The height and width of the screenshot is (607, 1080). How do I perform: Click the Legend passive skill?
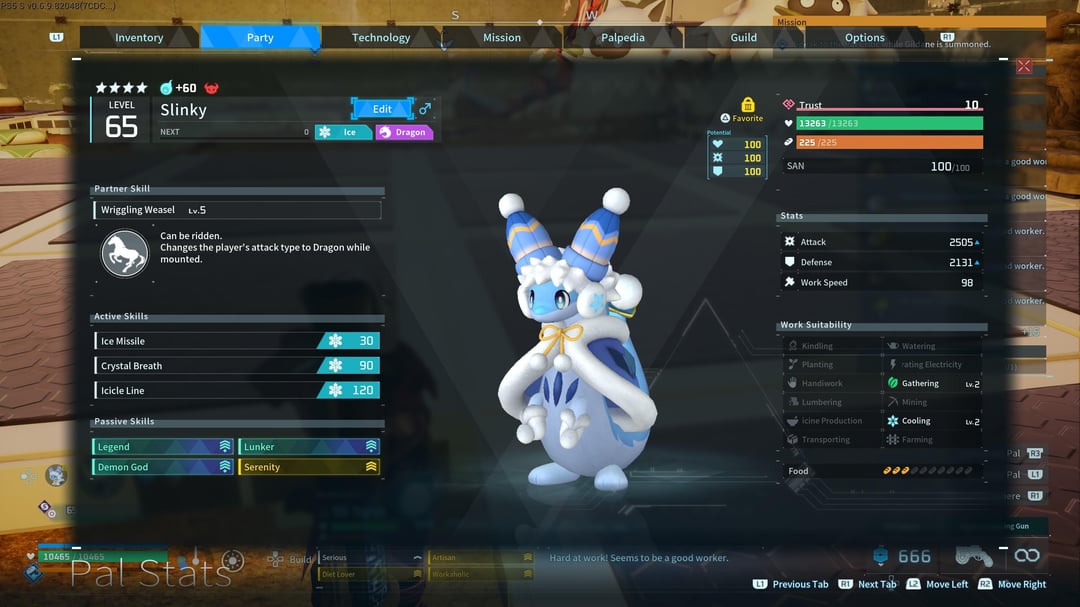(x=163, y=447)
